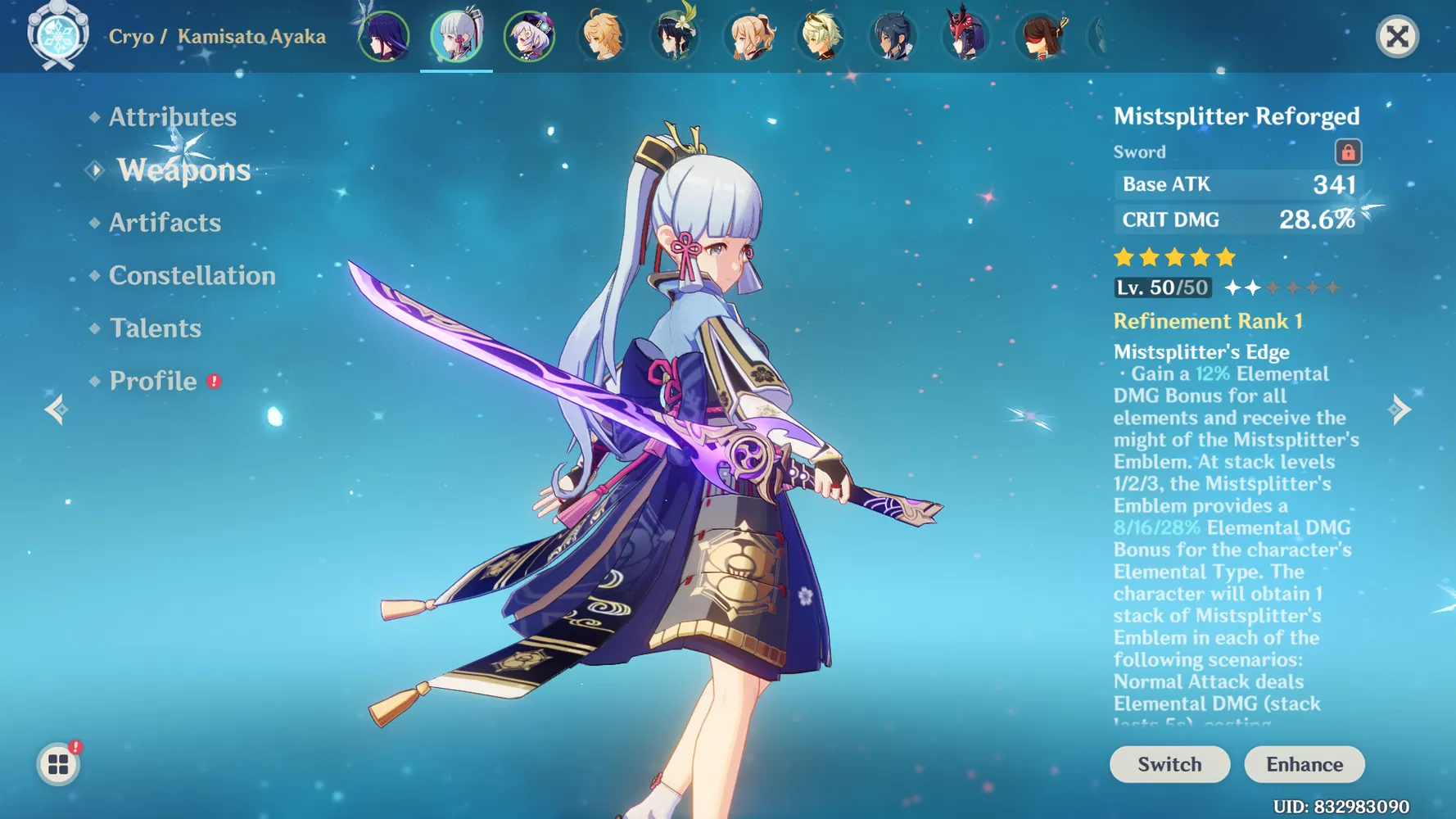This screenshot has width=1456, height=819.
Task: Open the Artifacts section
Action: click(165, 223)
